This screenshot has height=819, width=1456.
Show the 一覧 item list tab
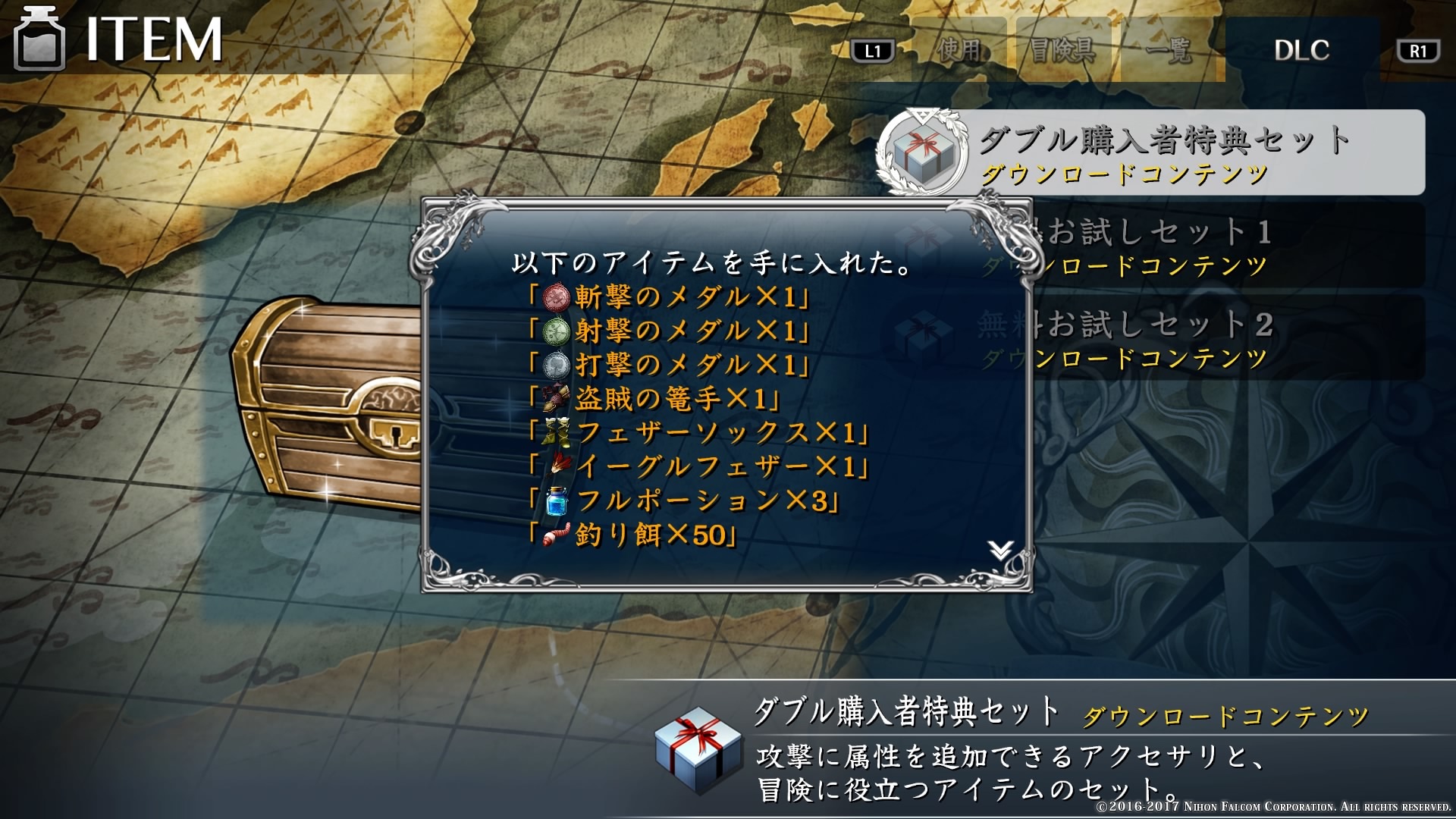point(1169,50)
